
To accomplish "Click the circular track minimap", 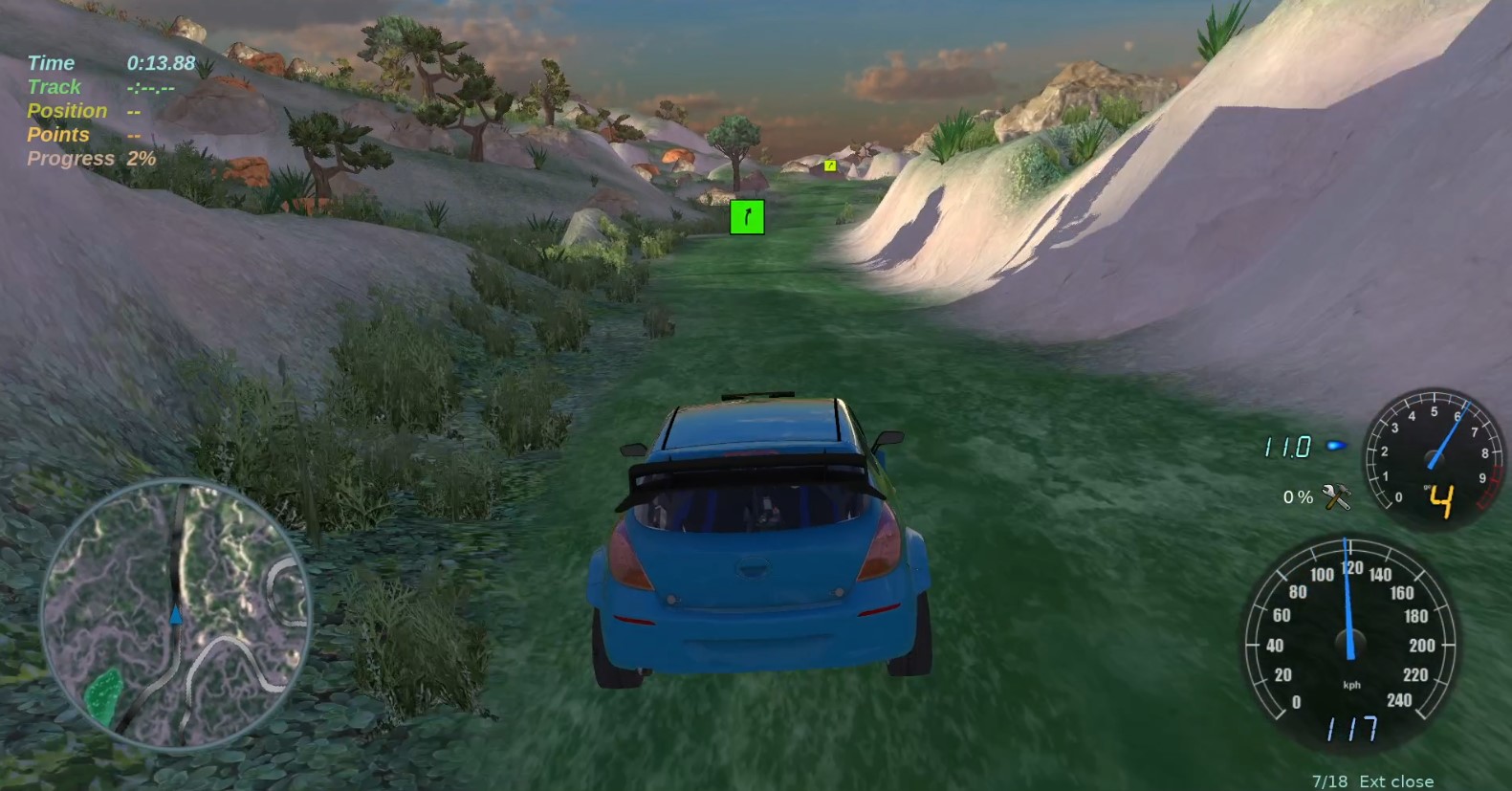I will click(176, 612).
